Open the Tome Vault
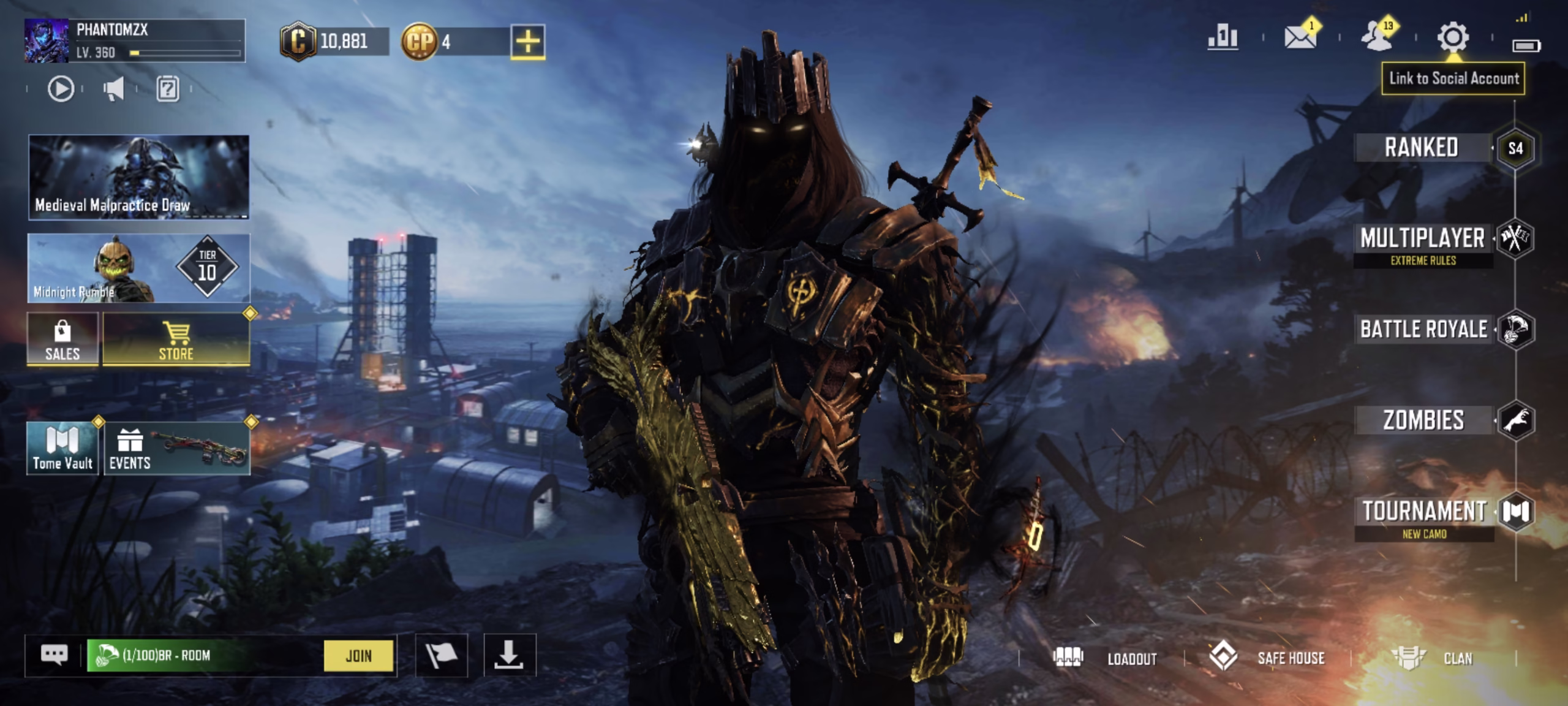1568x706 pixels. (62, 449)
